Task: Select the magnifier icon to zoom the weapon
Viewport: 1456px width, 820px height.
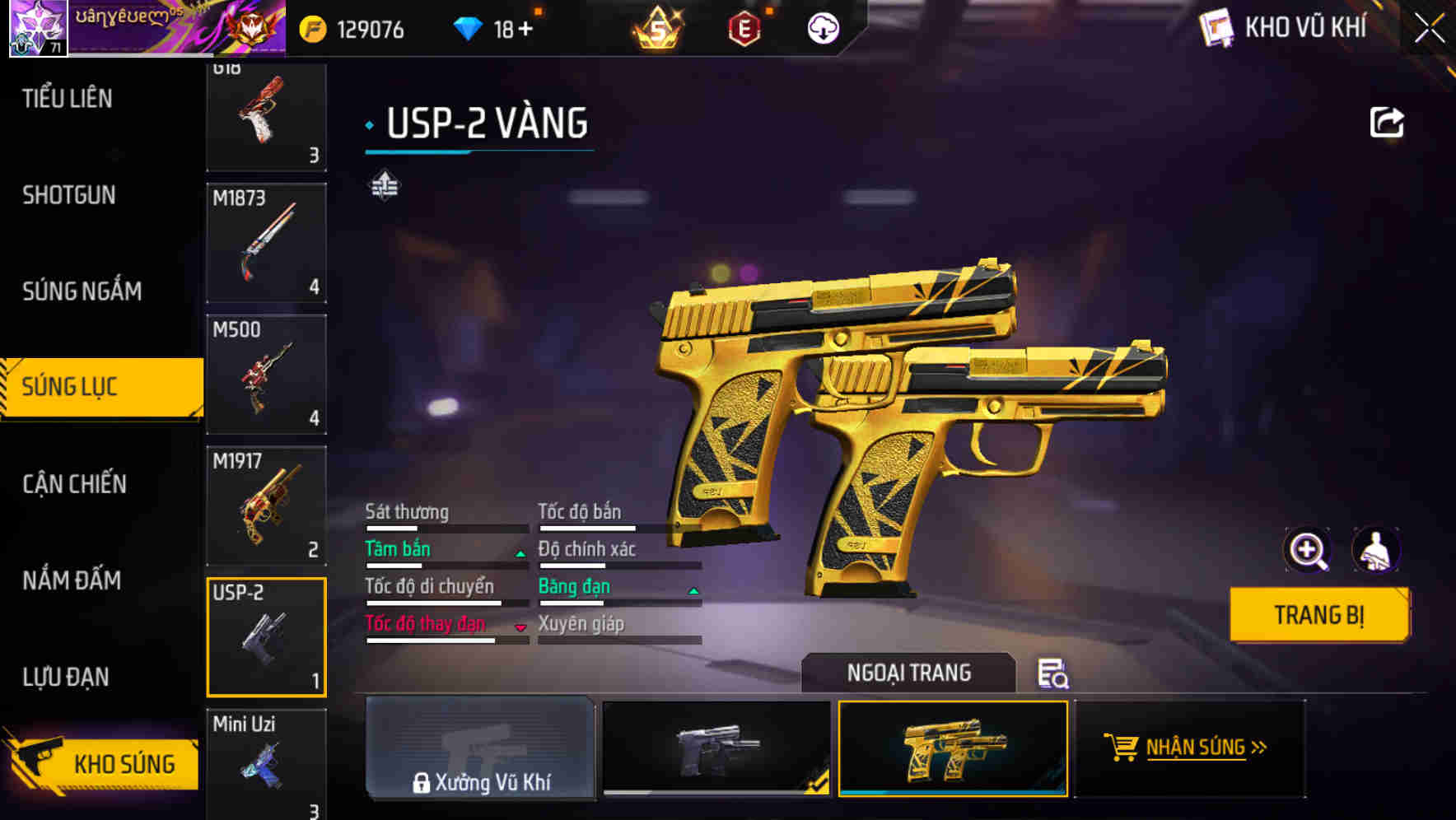Action: point(1306,549)
